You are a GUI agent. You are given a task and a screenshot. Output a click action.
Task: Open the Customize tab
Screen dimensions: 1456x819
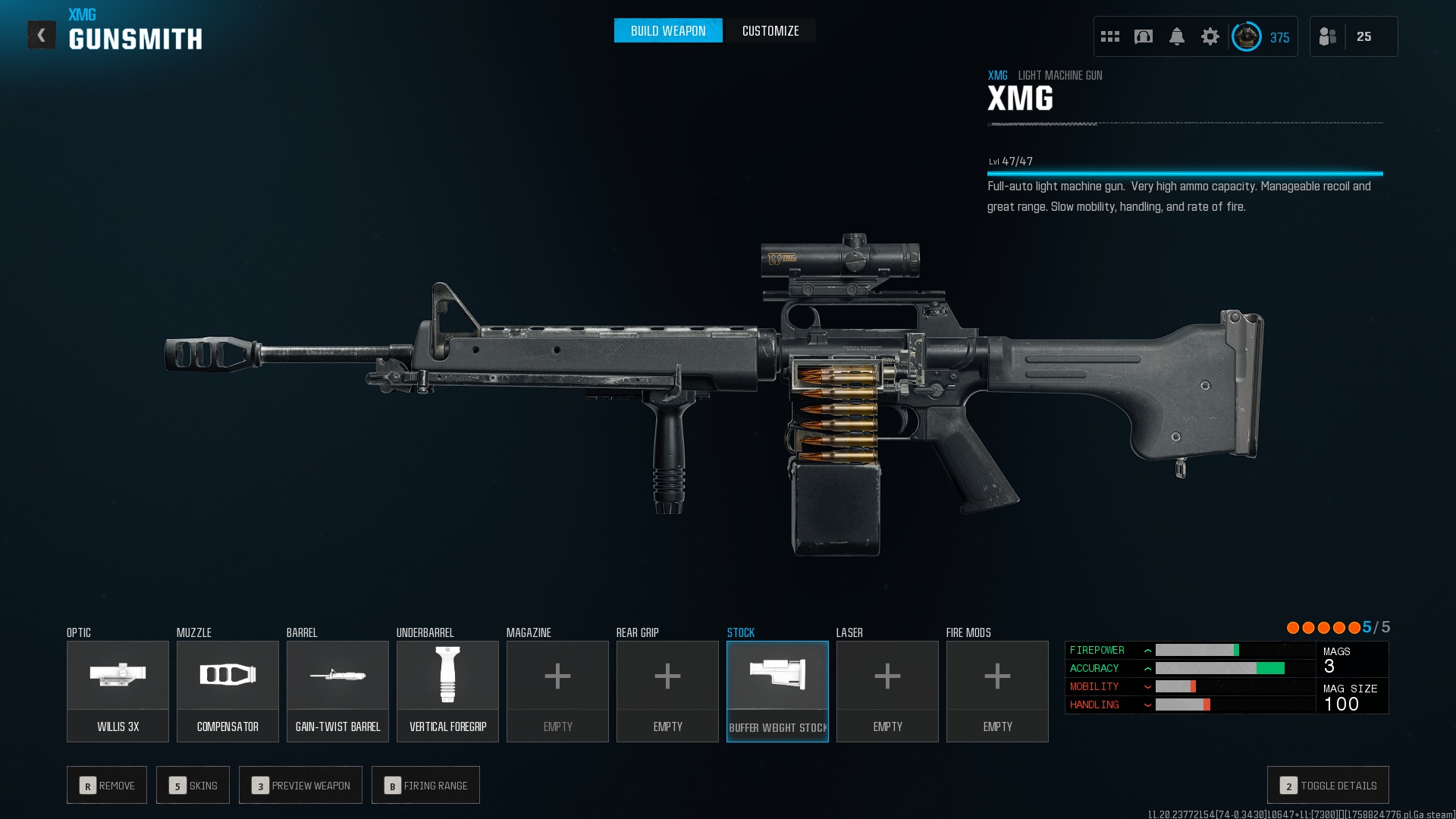click(770, 31)
